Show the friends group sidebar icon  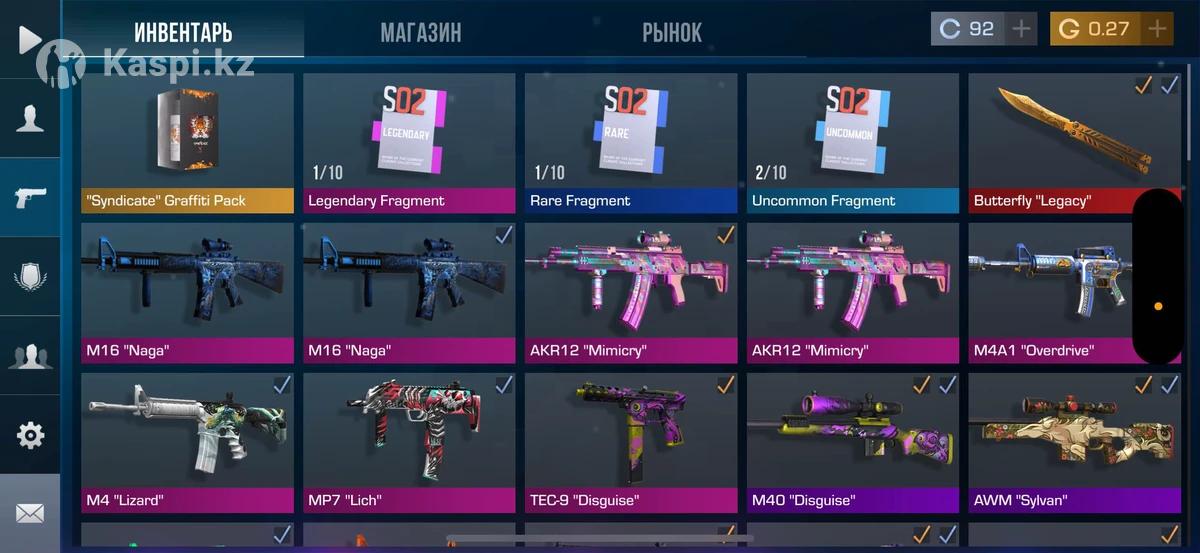(30, 355)
